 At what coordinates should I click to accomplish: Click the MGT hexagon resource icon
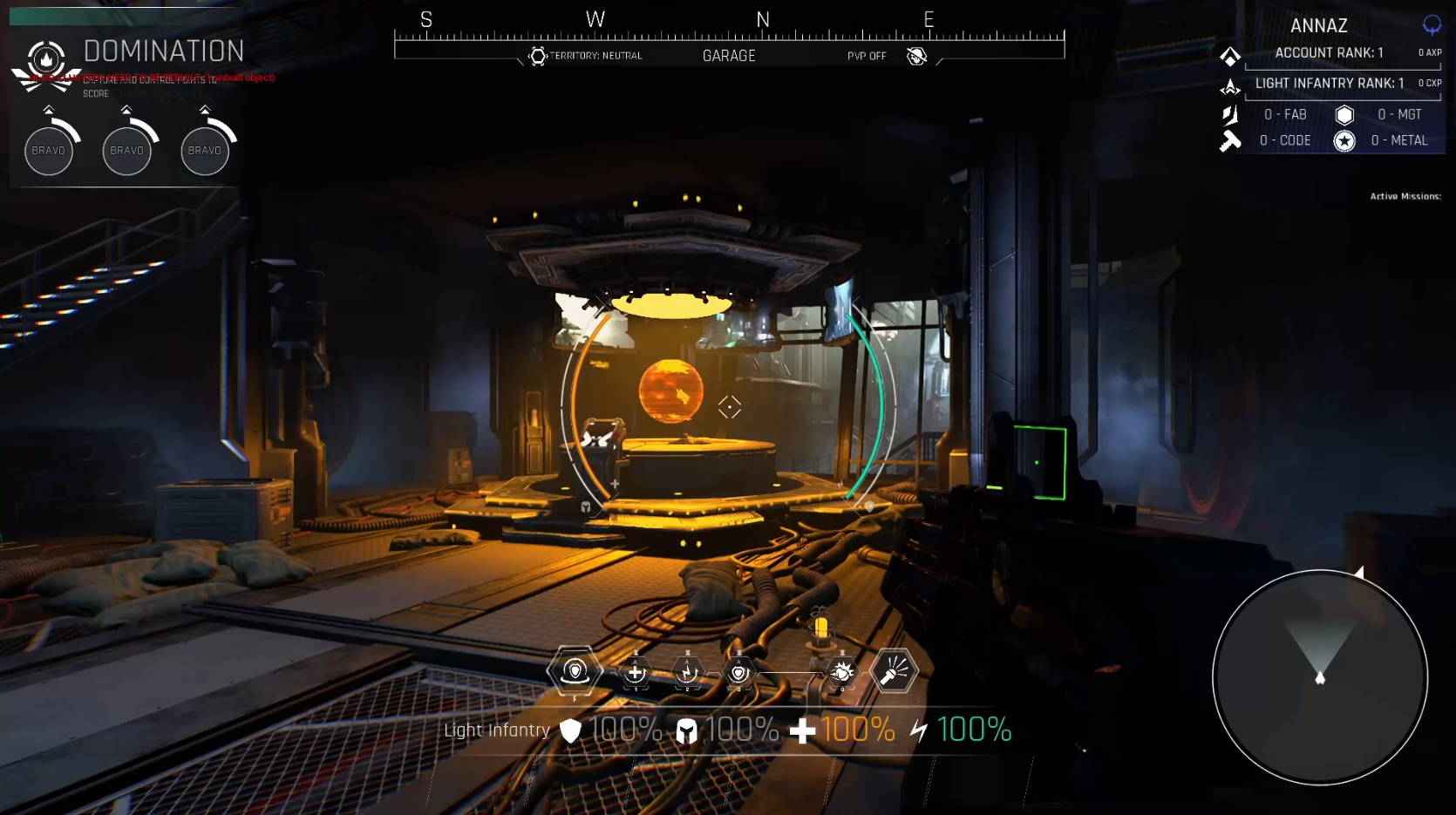(1344, 114)
